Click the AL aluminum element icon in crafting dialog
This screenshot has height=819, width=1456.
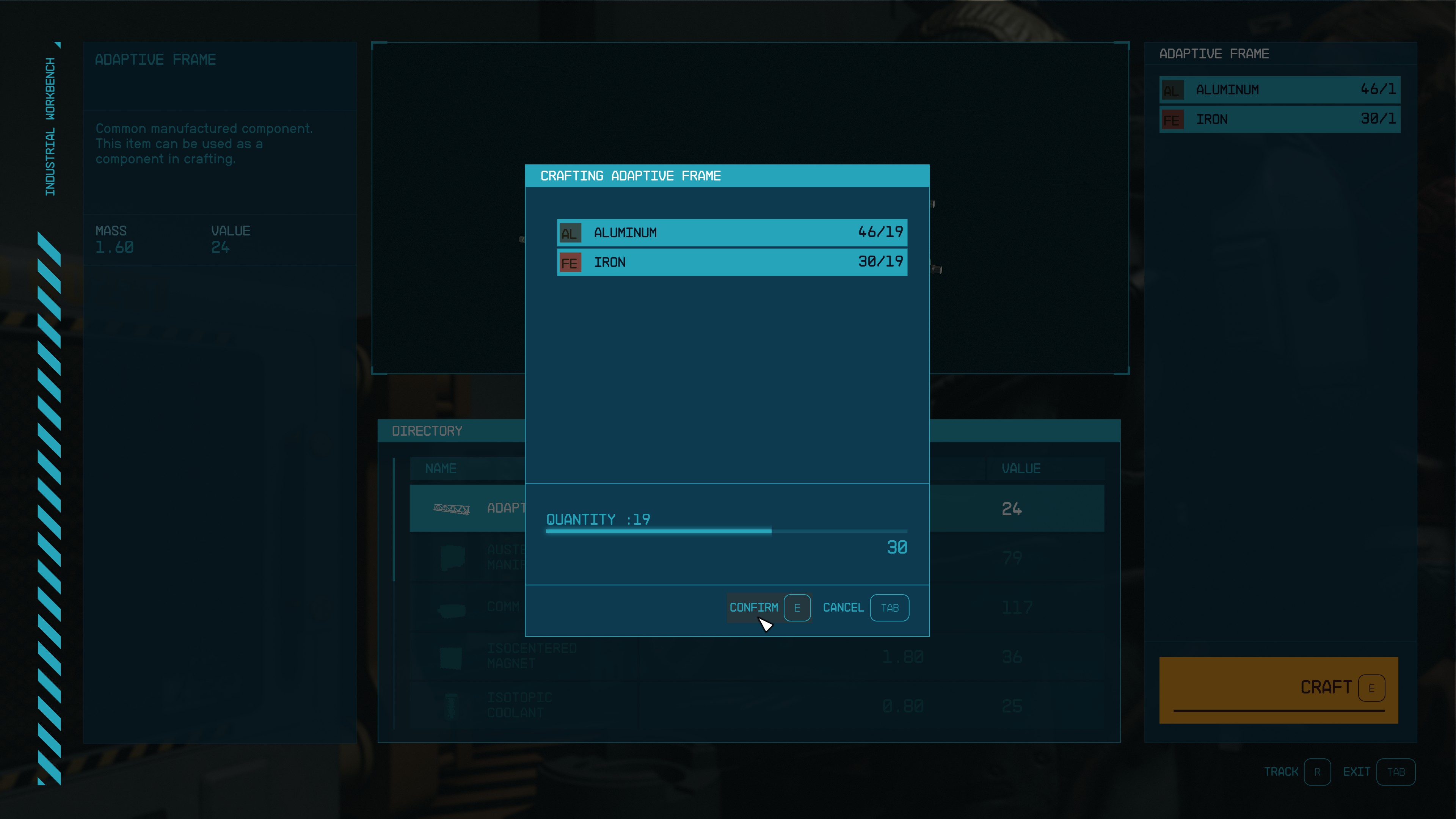point(570,232)
